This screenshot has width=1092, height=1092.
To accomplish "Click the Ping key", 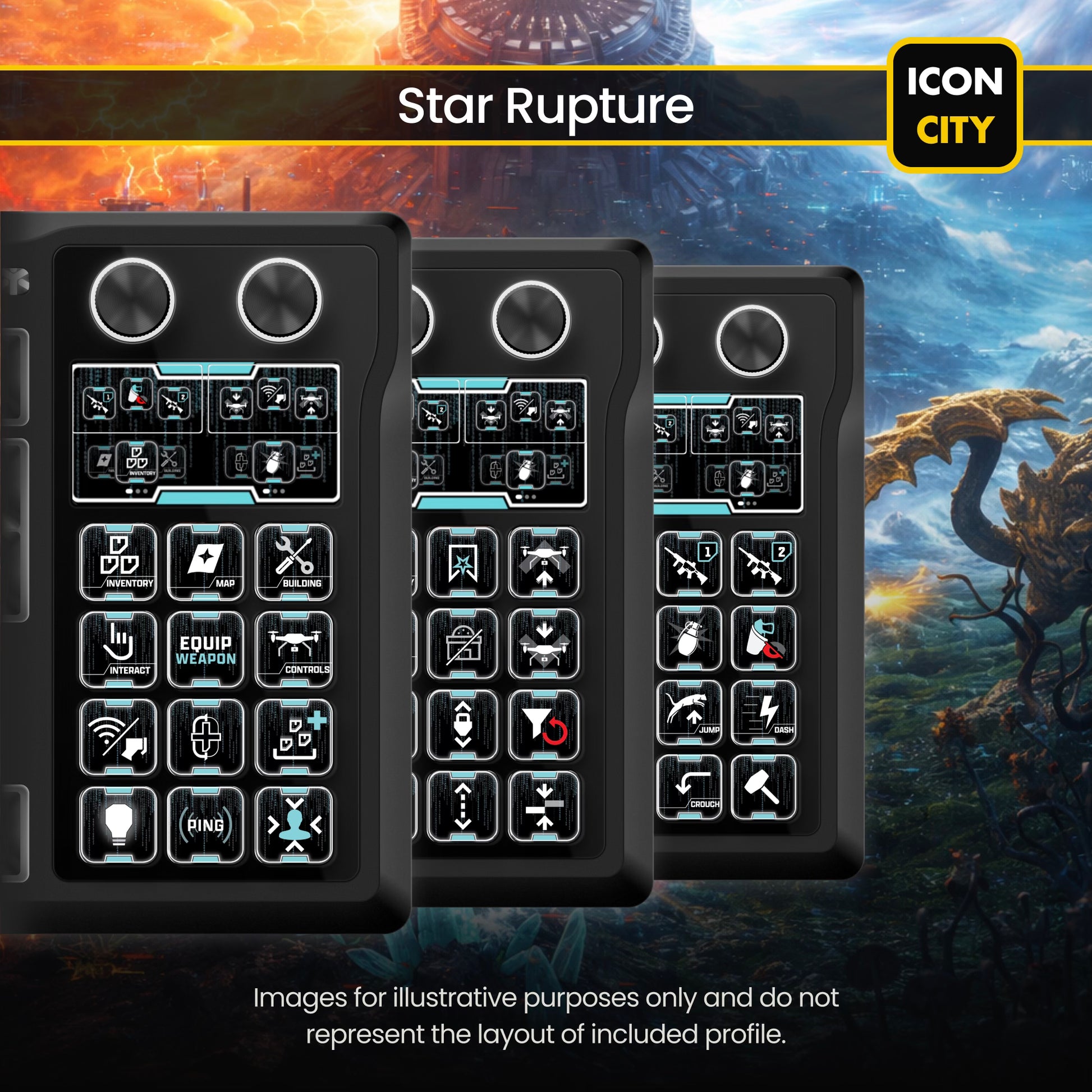I will tap(206, 825).
